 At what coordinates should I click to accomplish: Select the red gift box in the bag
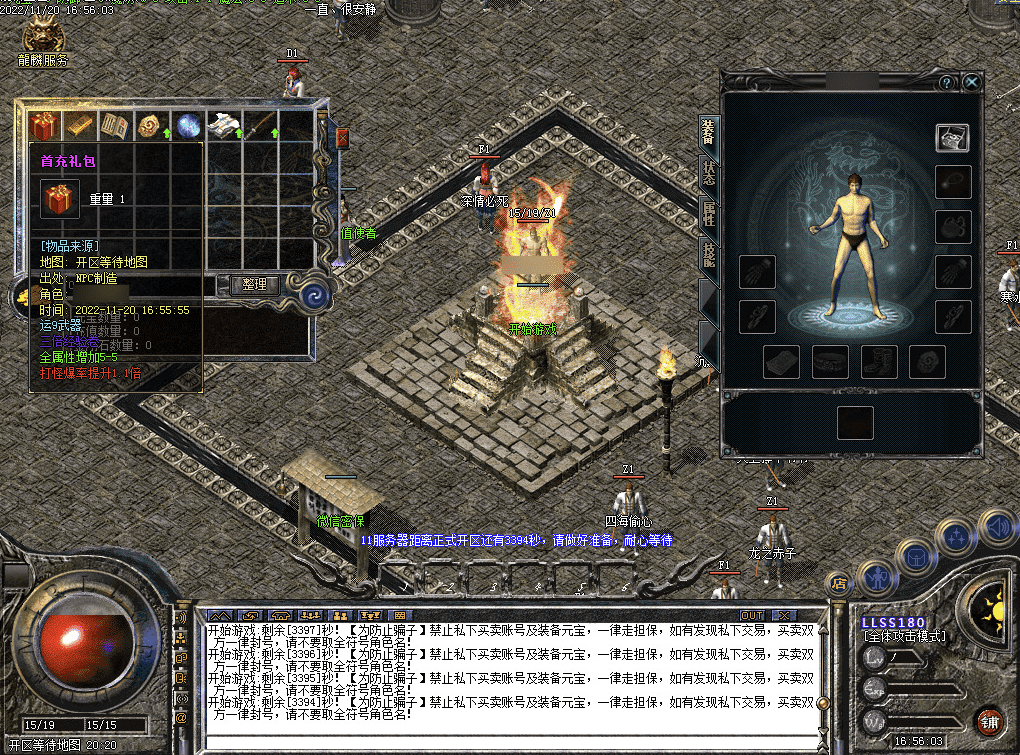point(43,126)
